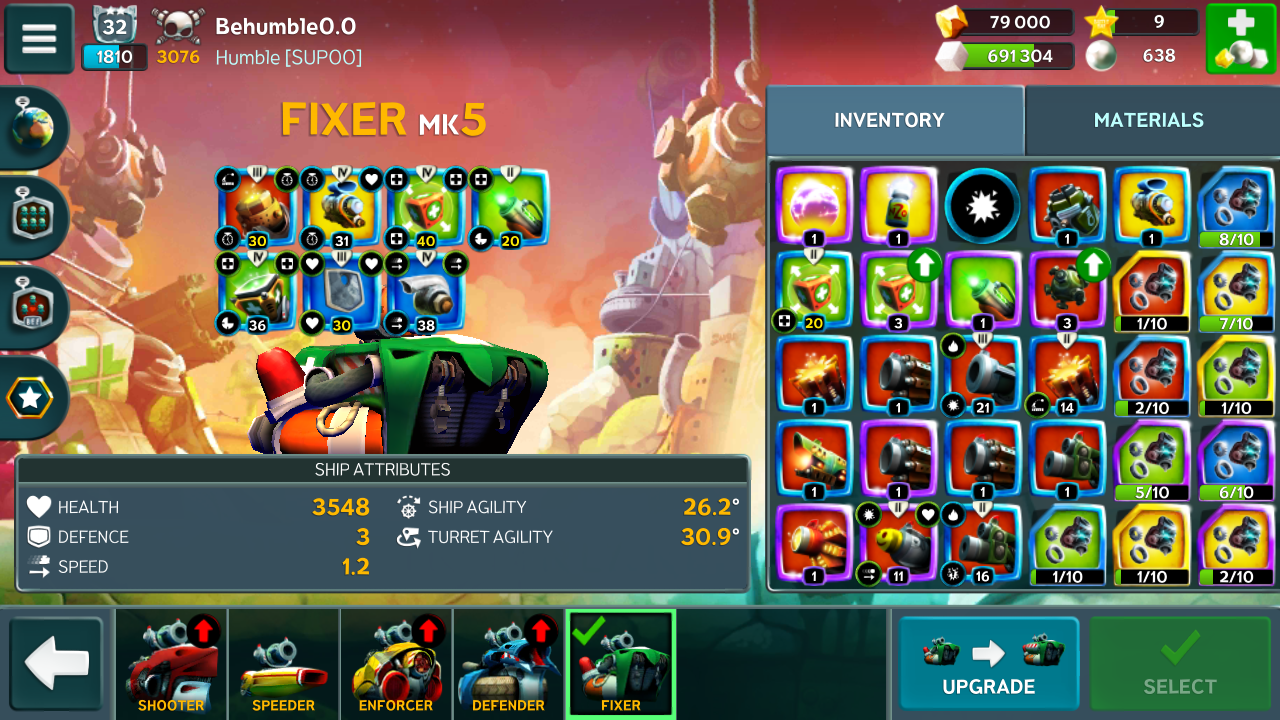Go back with the white arrow button
1280x720 pixels.
click(x=57, y=664)
